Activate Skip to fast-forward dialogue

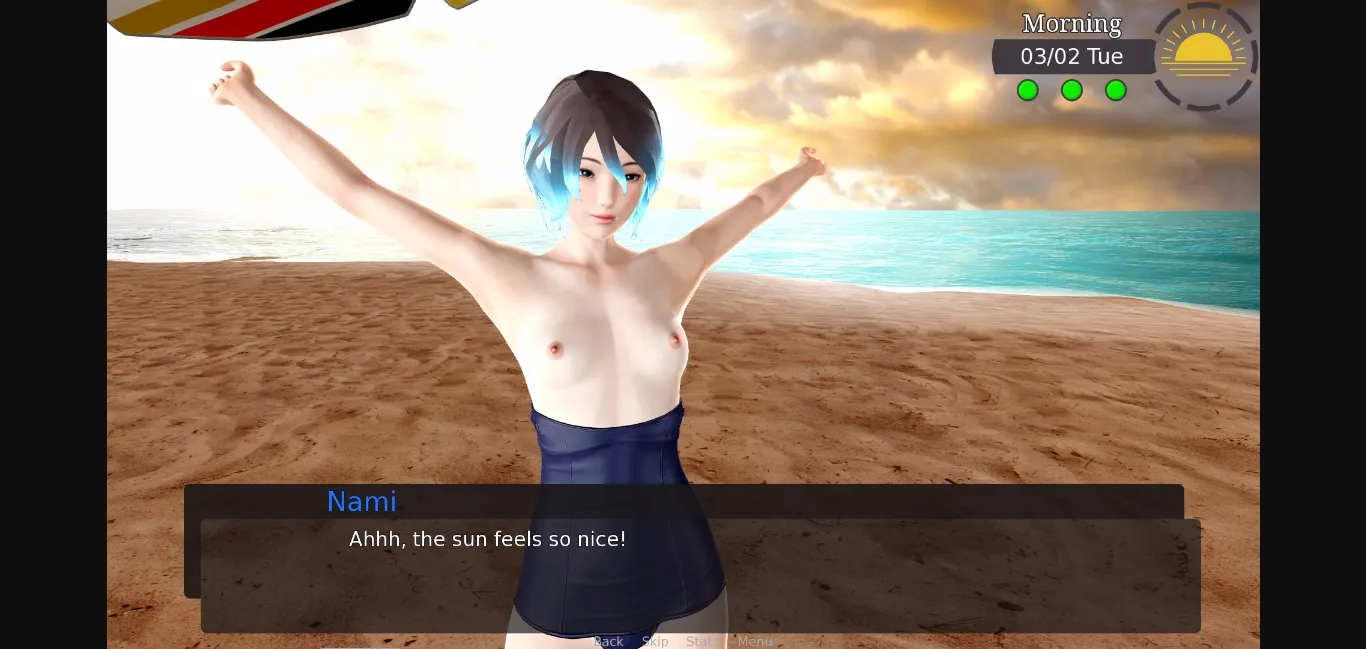(655, 641)
